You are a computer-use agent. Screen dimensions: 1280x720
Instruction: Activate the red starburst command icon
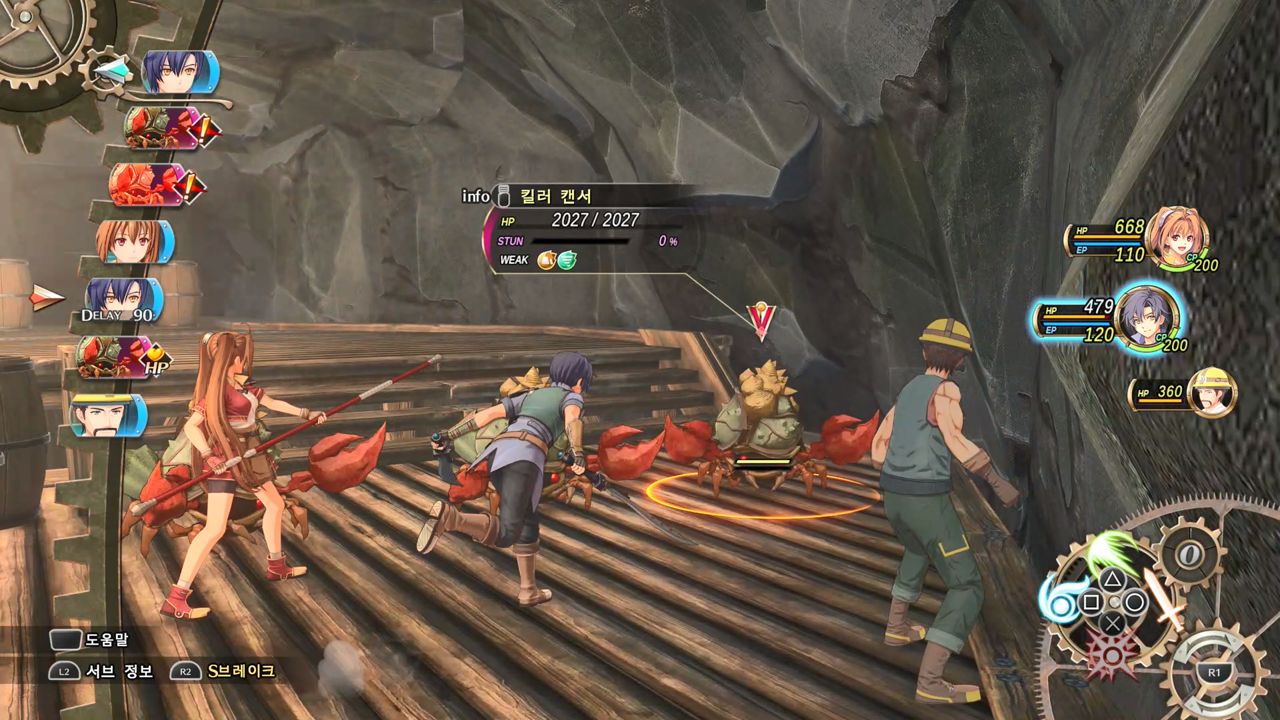pyautogui.click(x=1113, y=652)
